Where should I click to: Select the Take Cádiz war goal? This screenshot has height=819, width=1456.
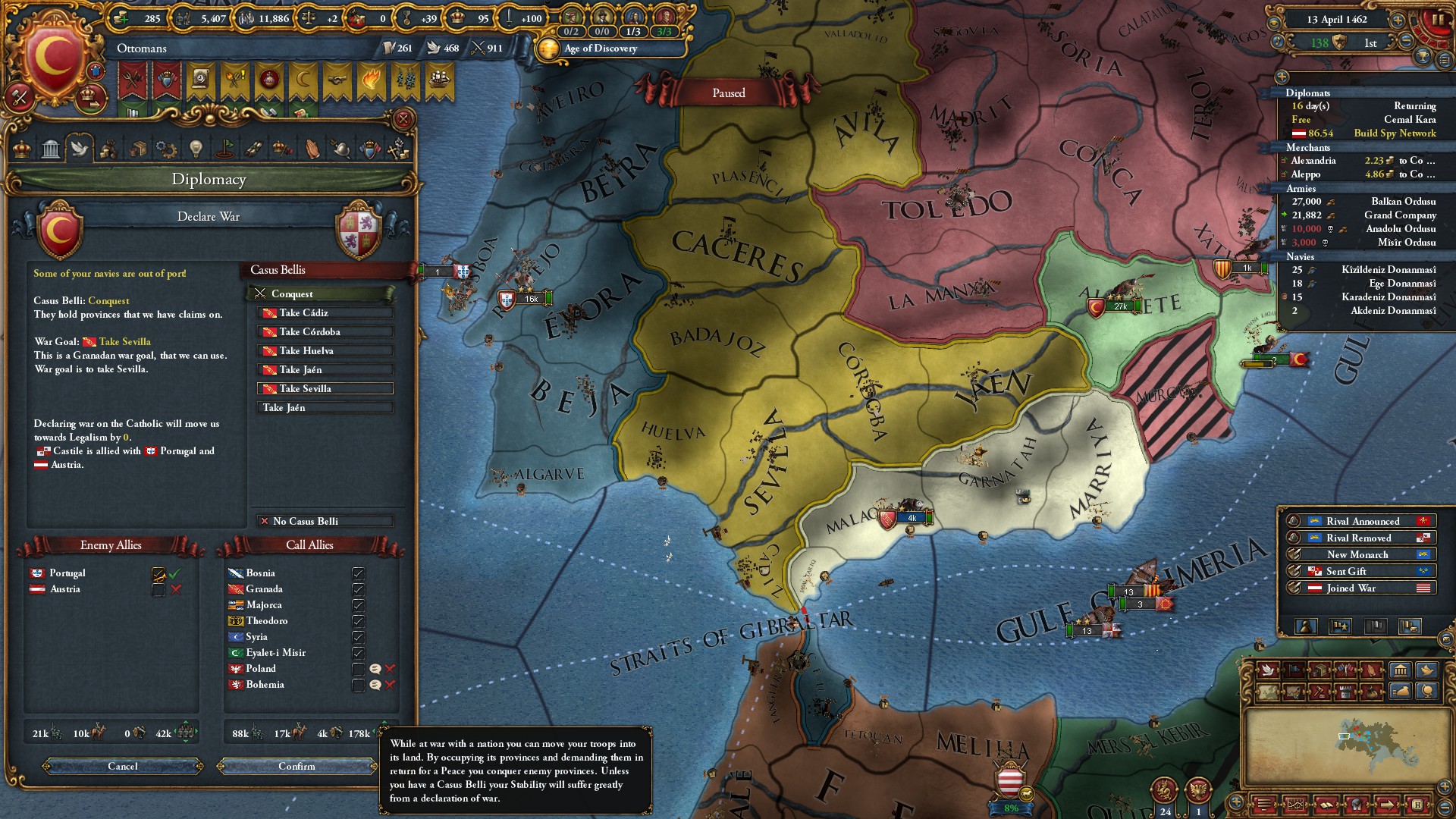click(x=325, y=313)
